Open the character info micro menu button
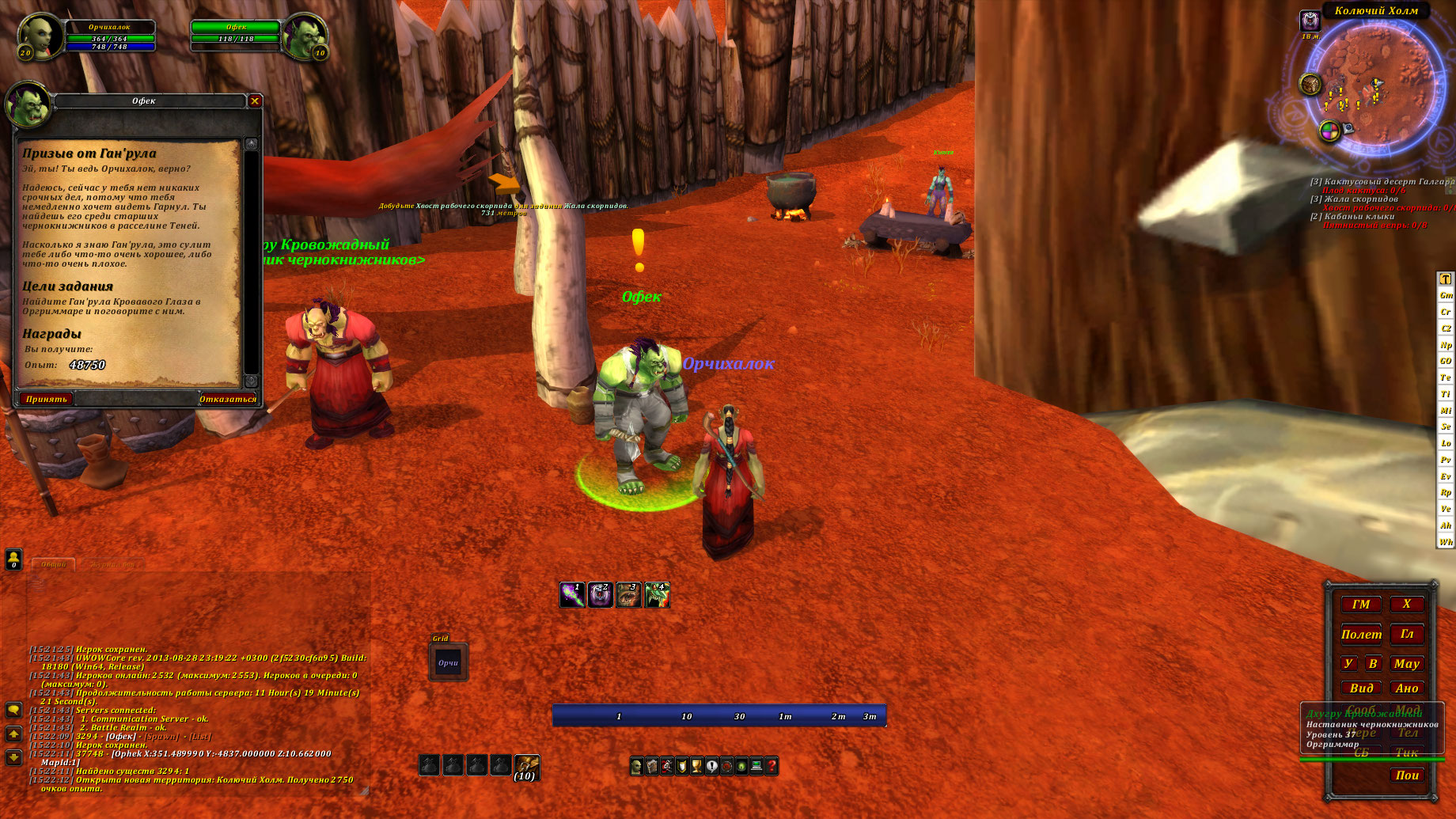The height and width of the screenshot is (819, 1456). (x=637, y=766)
